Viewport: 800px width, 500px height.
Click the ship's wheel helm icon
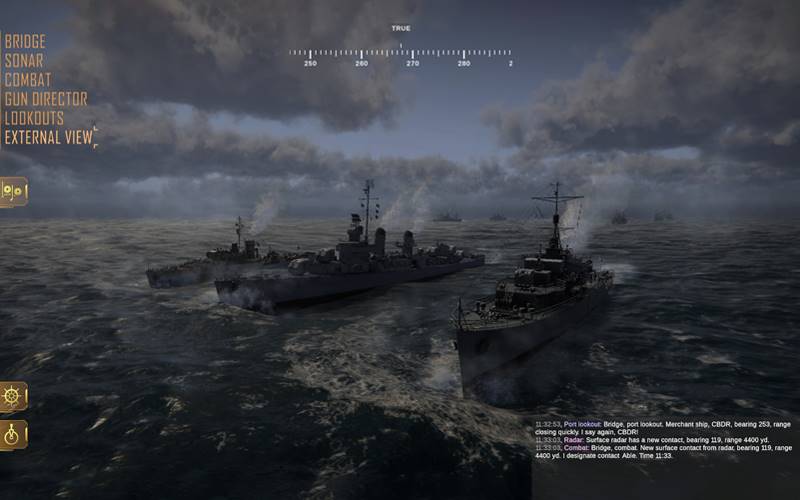tap(14, 396)
